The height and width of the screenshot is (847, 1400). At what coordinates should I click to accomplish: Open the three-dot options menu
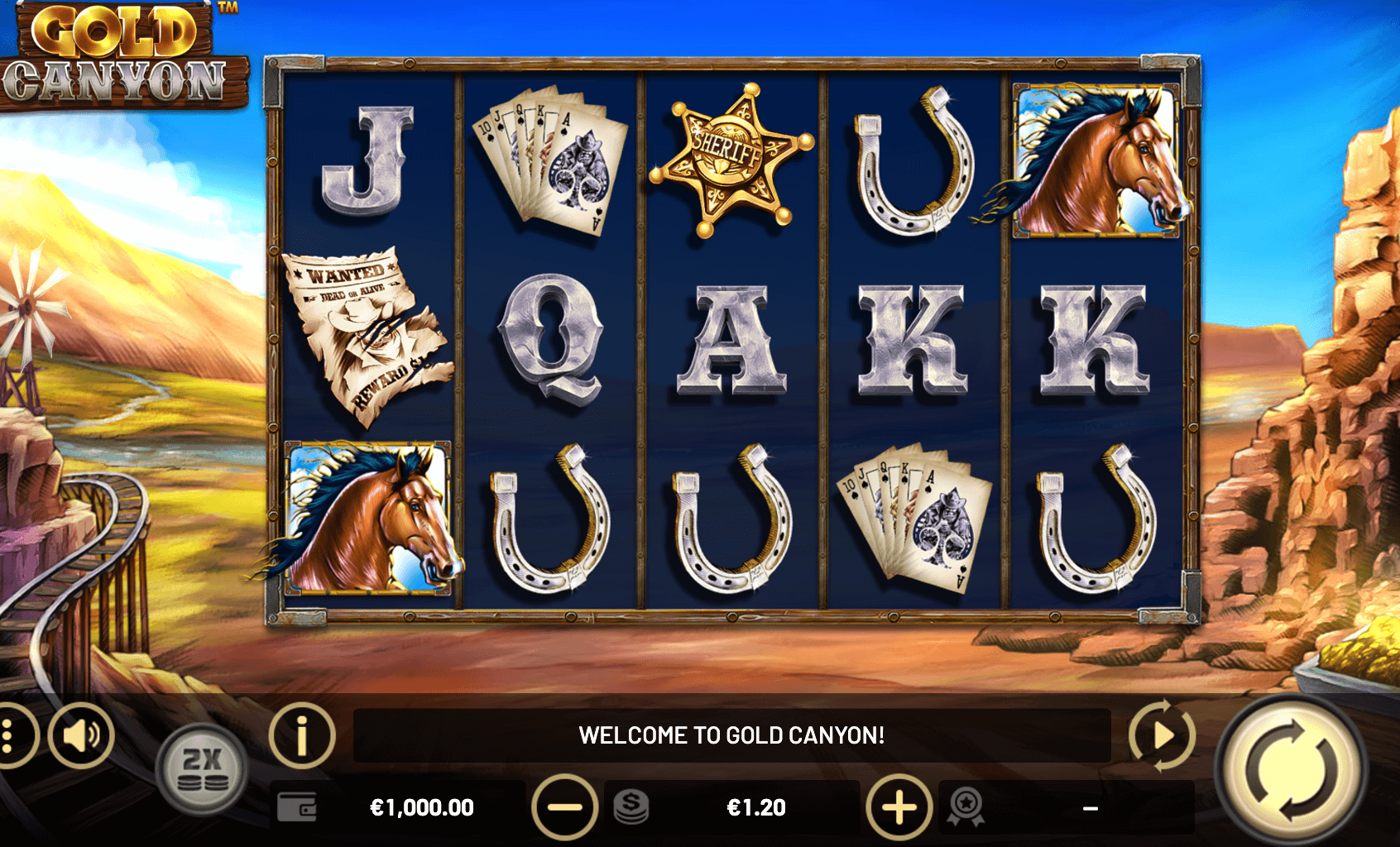coord(10,735)
